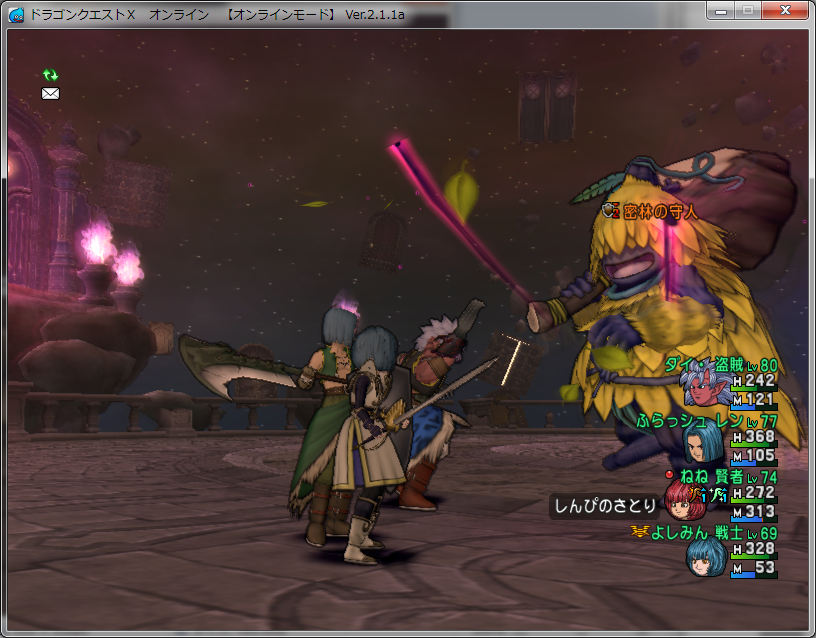Select ねね the sage's portrait
Screen dimensions: 816x638
point(688,498)
